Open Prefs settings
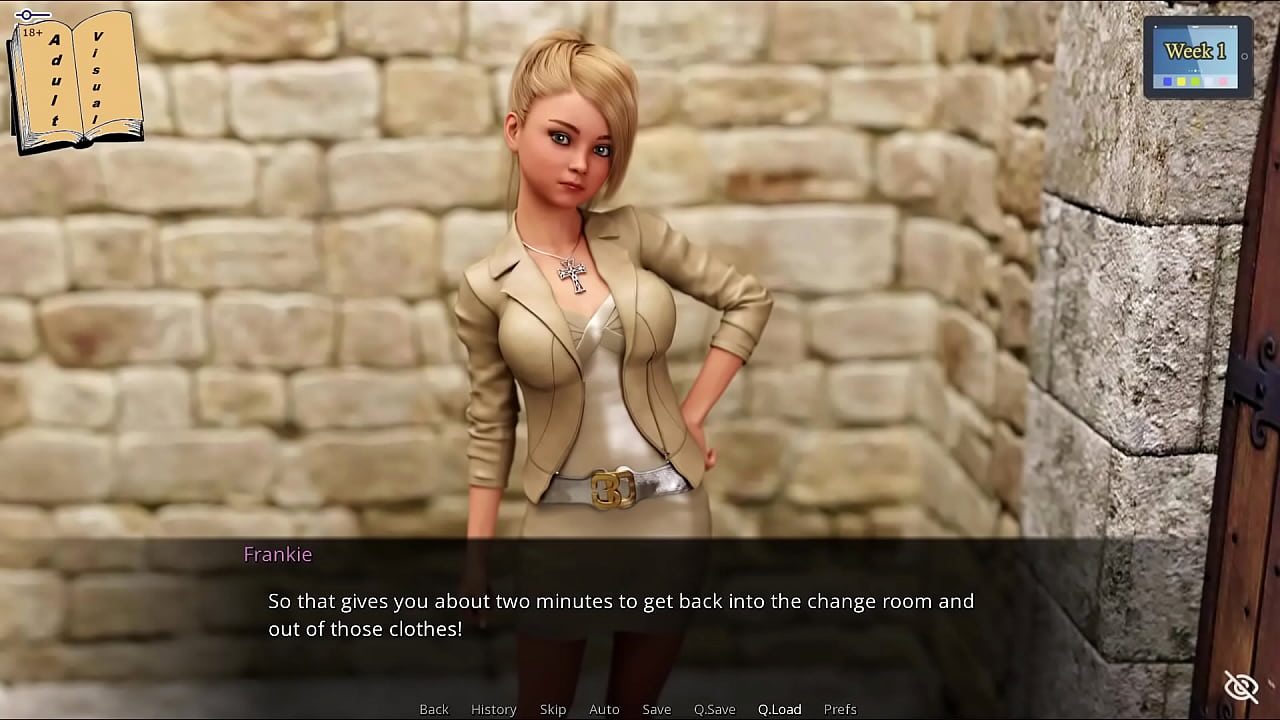The width and height of the screenshot is (1280, 720). [840, 709]
